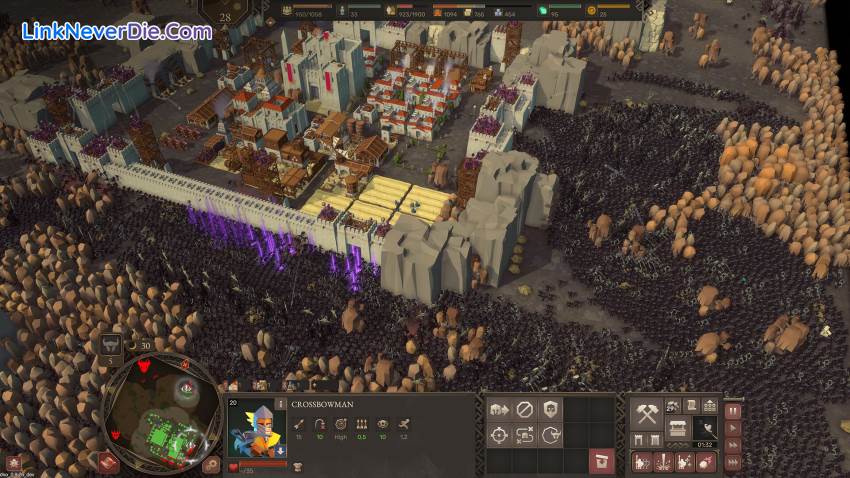
Task: Open the market stall building button
Action: click(678, 428)
